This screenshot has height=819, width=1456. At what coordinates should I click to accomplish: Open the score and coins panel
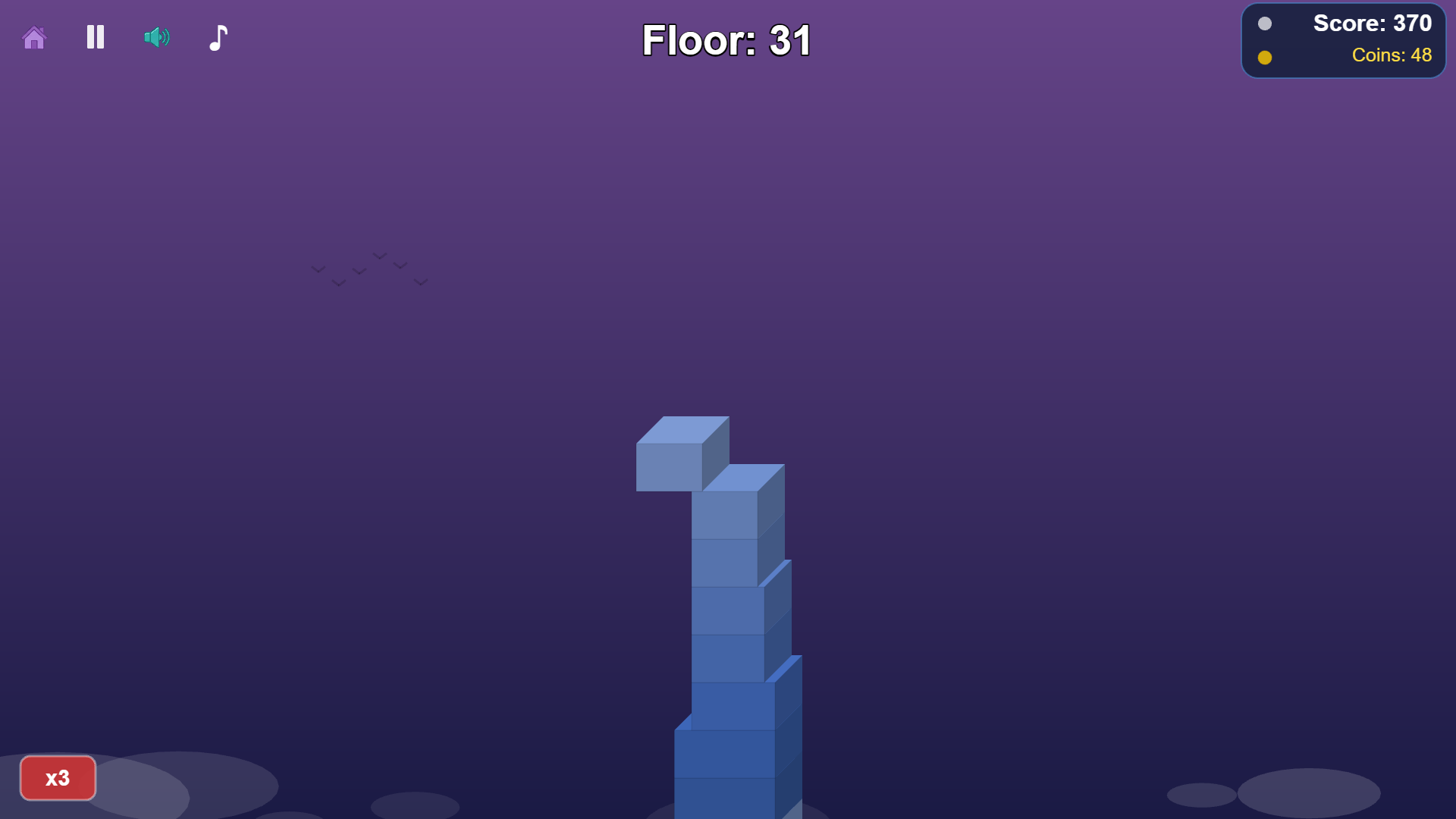(1343, 39)
